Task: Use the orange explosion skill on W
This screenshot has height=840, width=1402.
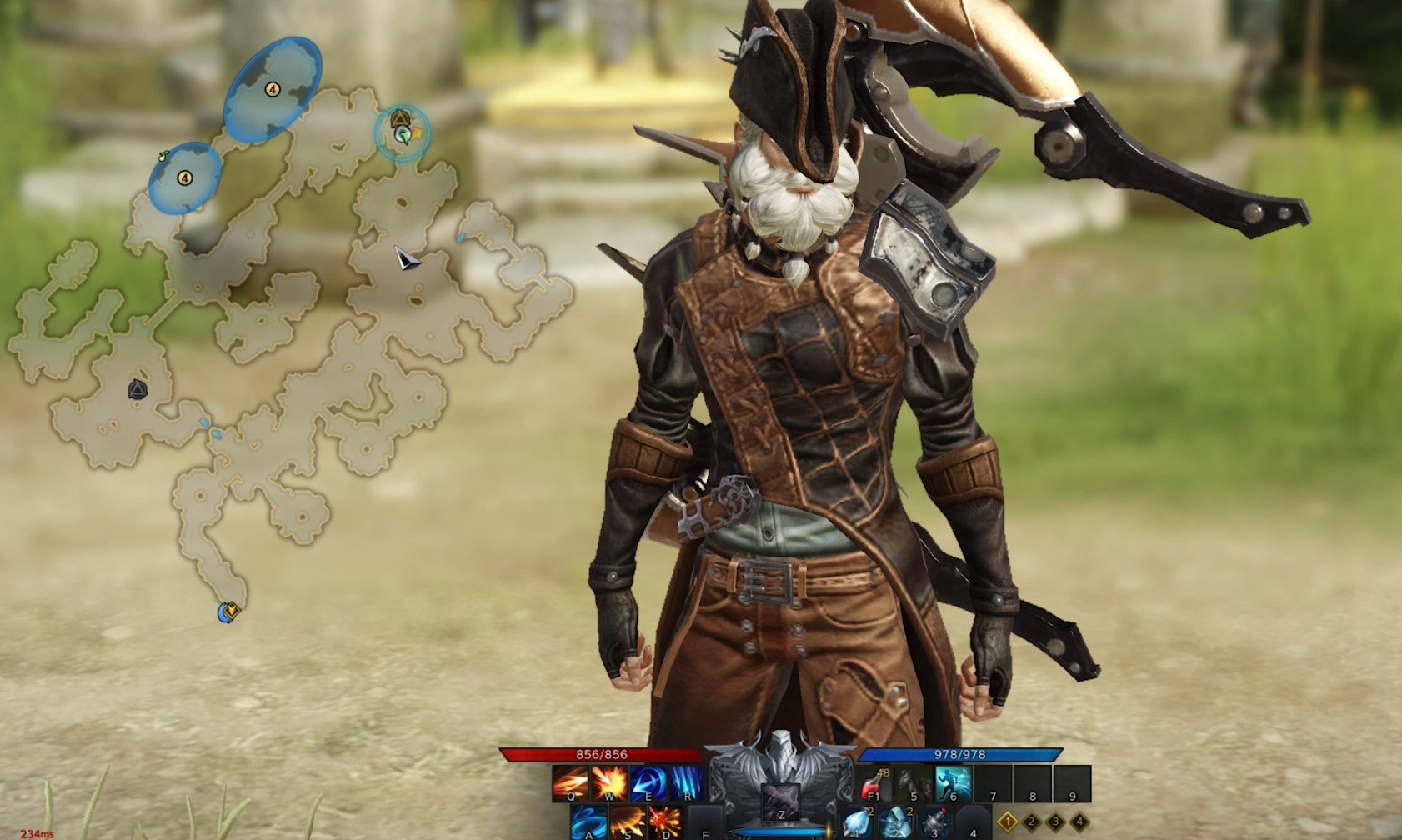Action: click(609, 782)
